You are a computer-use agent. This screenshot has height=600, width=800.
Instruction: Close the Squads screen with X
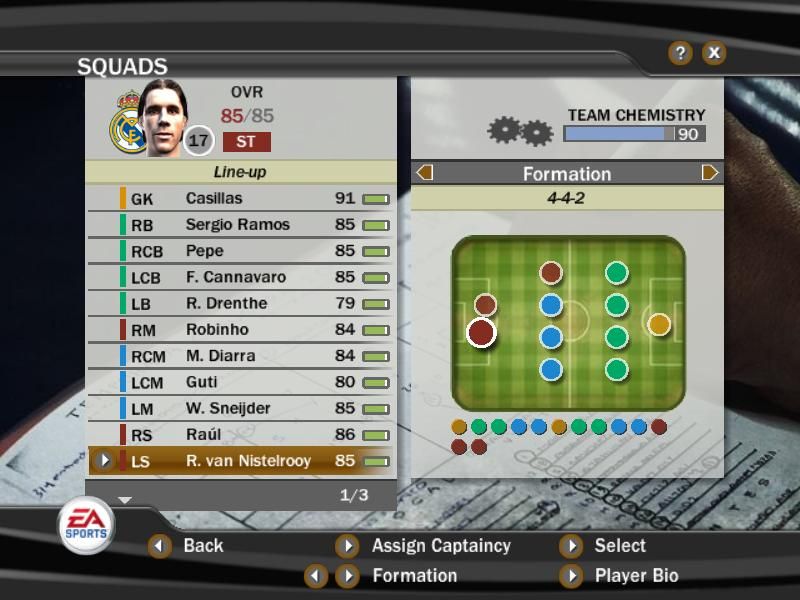(713, 53)
